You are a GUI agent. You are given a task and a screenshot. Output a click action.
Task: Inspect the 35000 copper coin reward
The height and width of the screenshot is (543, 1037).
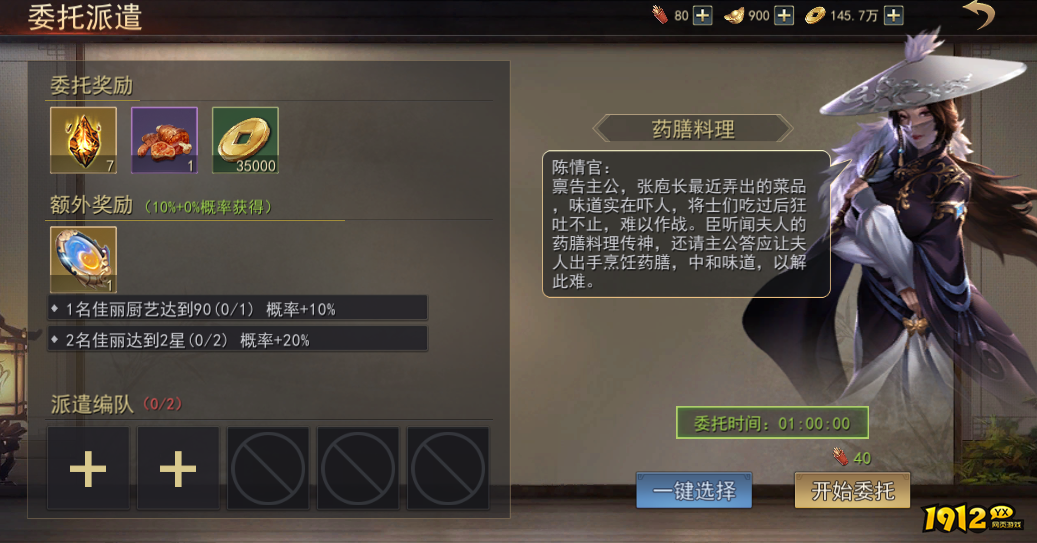[245, 140]
